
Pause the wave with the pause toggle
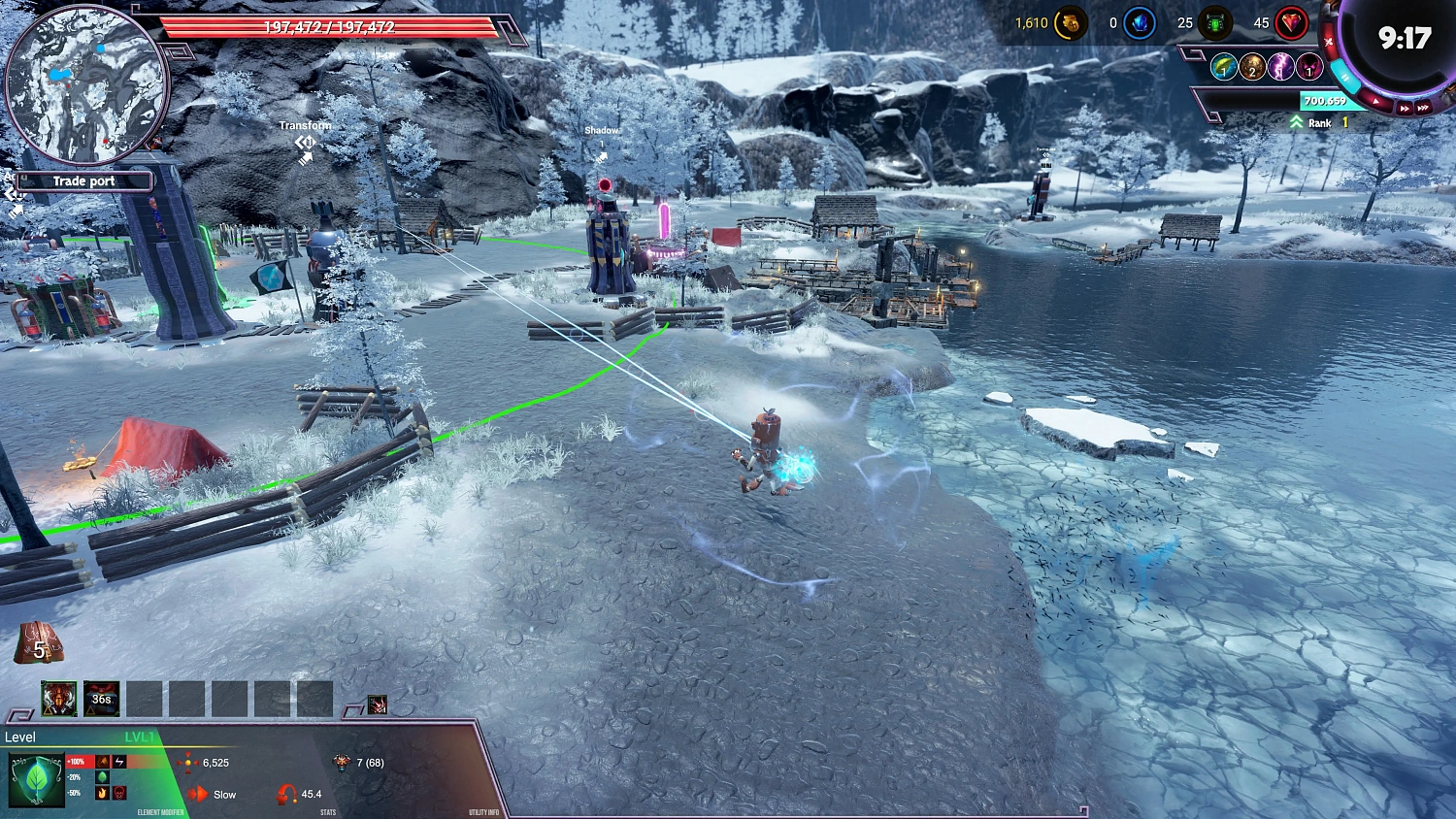(1346, 78)
